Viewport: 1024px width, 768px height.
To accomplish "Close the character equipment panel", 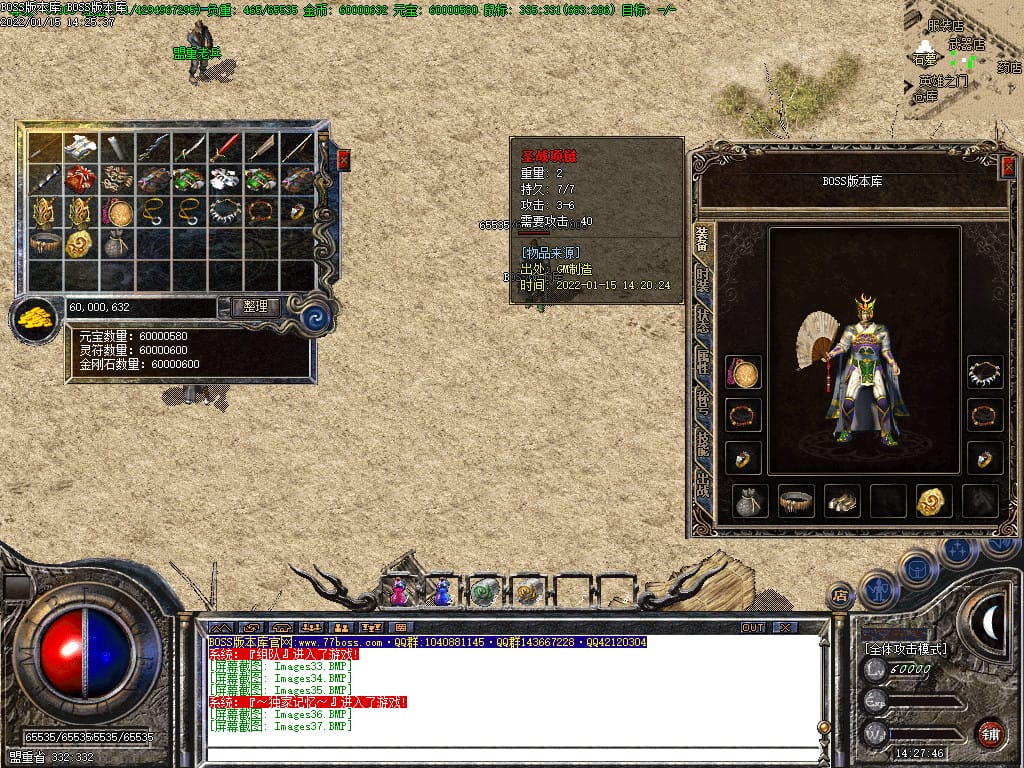I will [1007, 167].
